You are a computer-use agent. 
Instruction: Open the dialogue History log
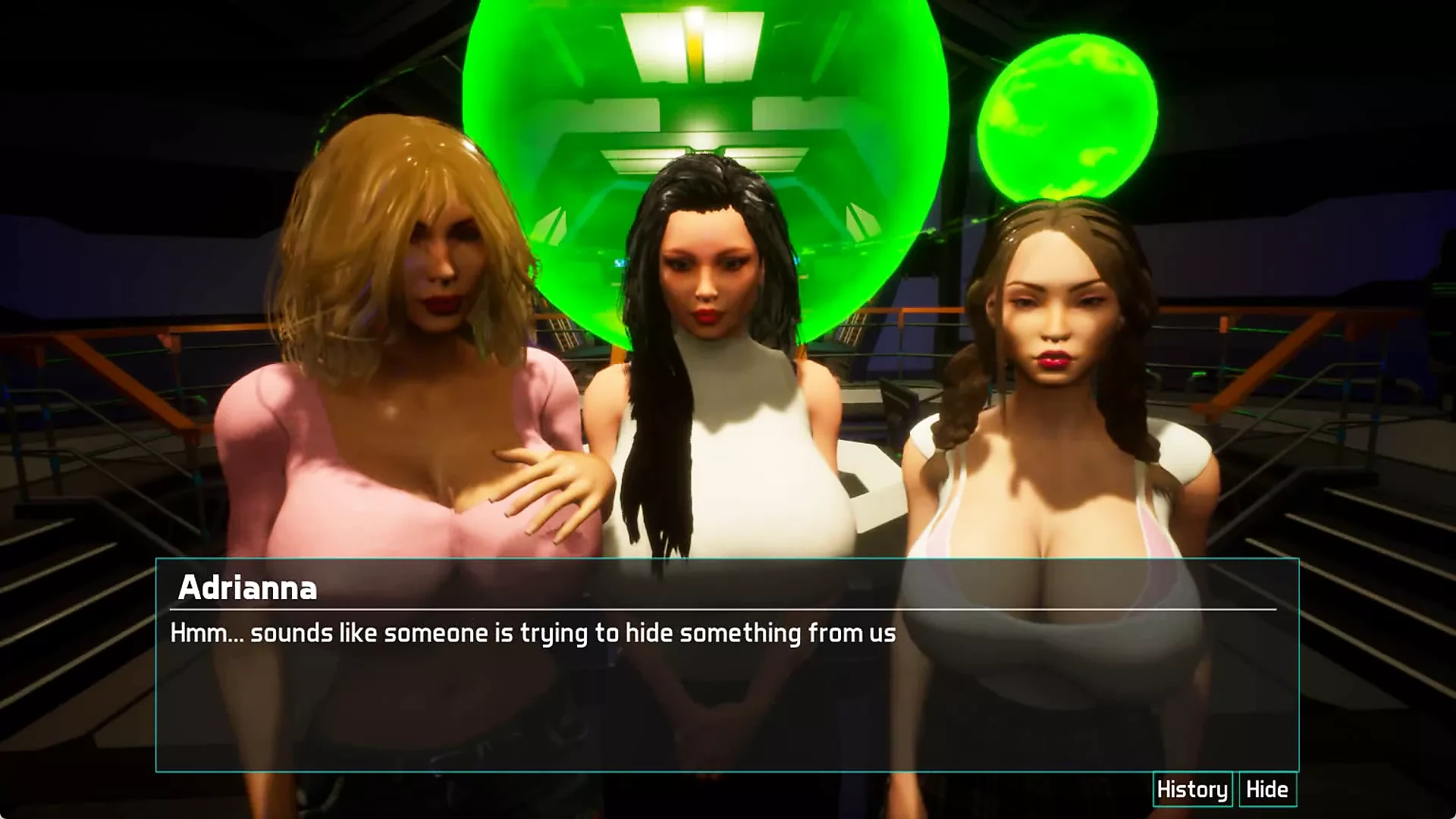[x=1192, y=789]
